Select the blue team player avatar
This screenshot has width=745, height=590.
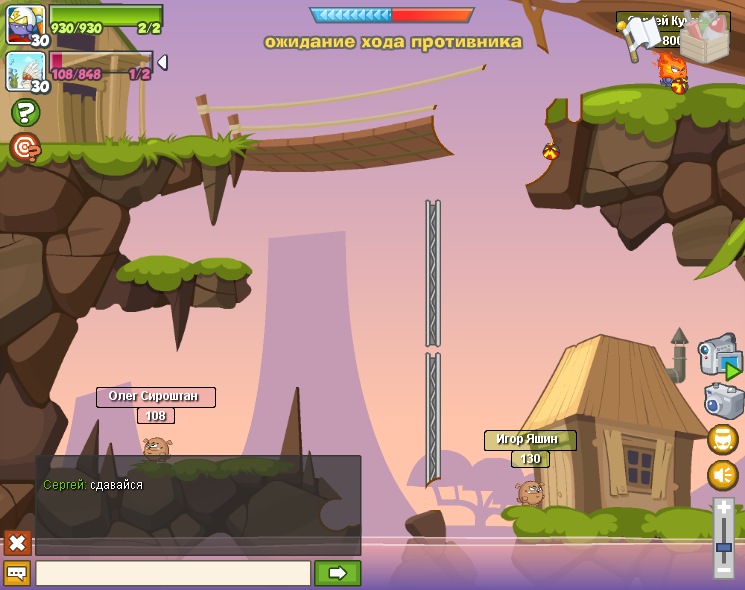26,24
